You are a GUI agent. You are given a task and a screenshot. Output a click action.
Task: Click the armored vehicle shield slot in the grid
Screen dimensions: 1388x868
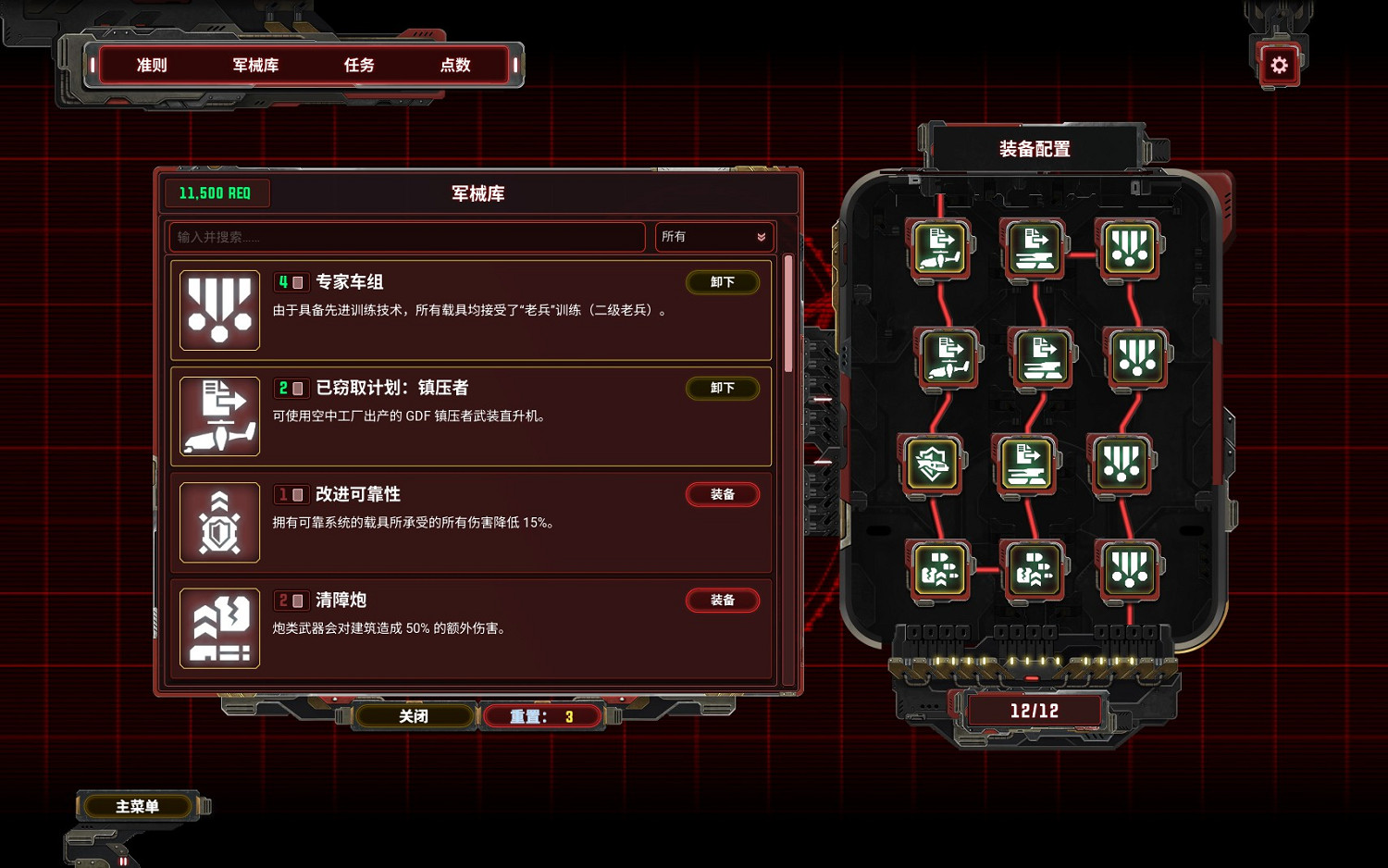click(x=934, y=465)
